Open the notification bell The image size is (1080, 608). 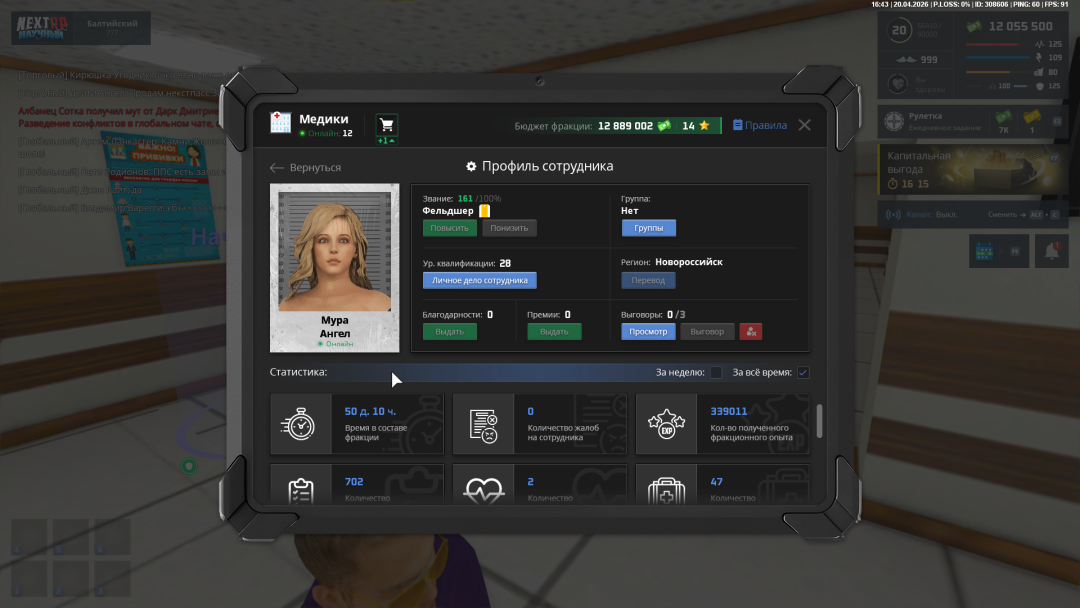1051,251
